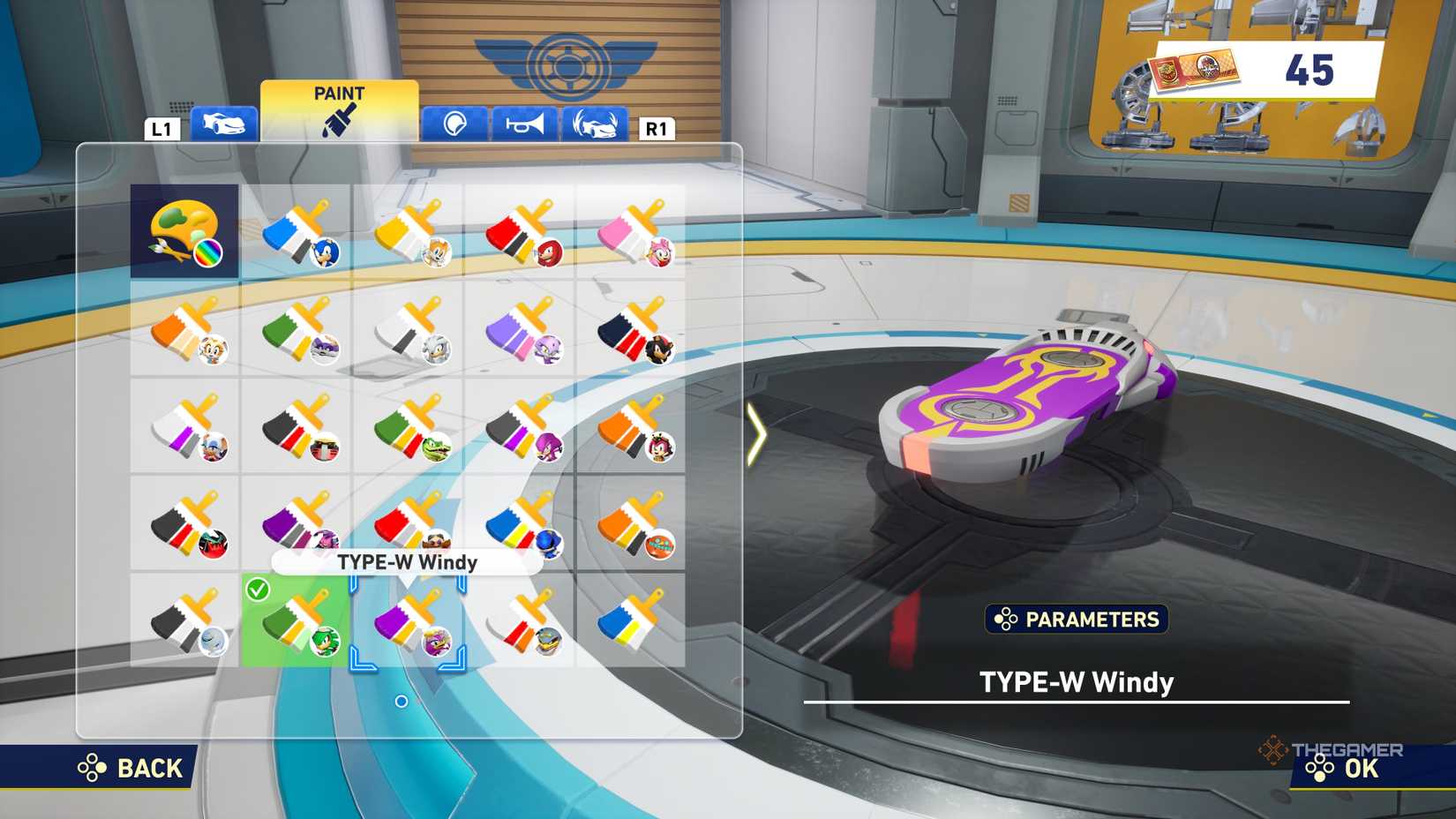The height and width of the screenshot is (819, 1456).
Task: Click the right chevron beside the paint panel
Action: pos(757,432)
